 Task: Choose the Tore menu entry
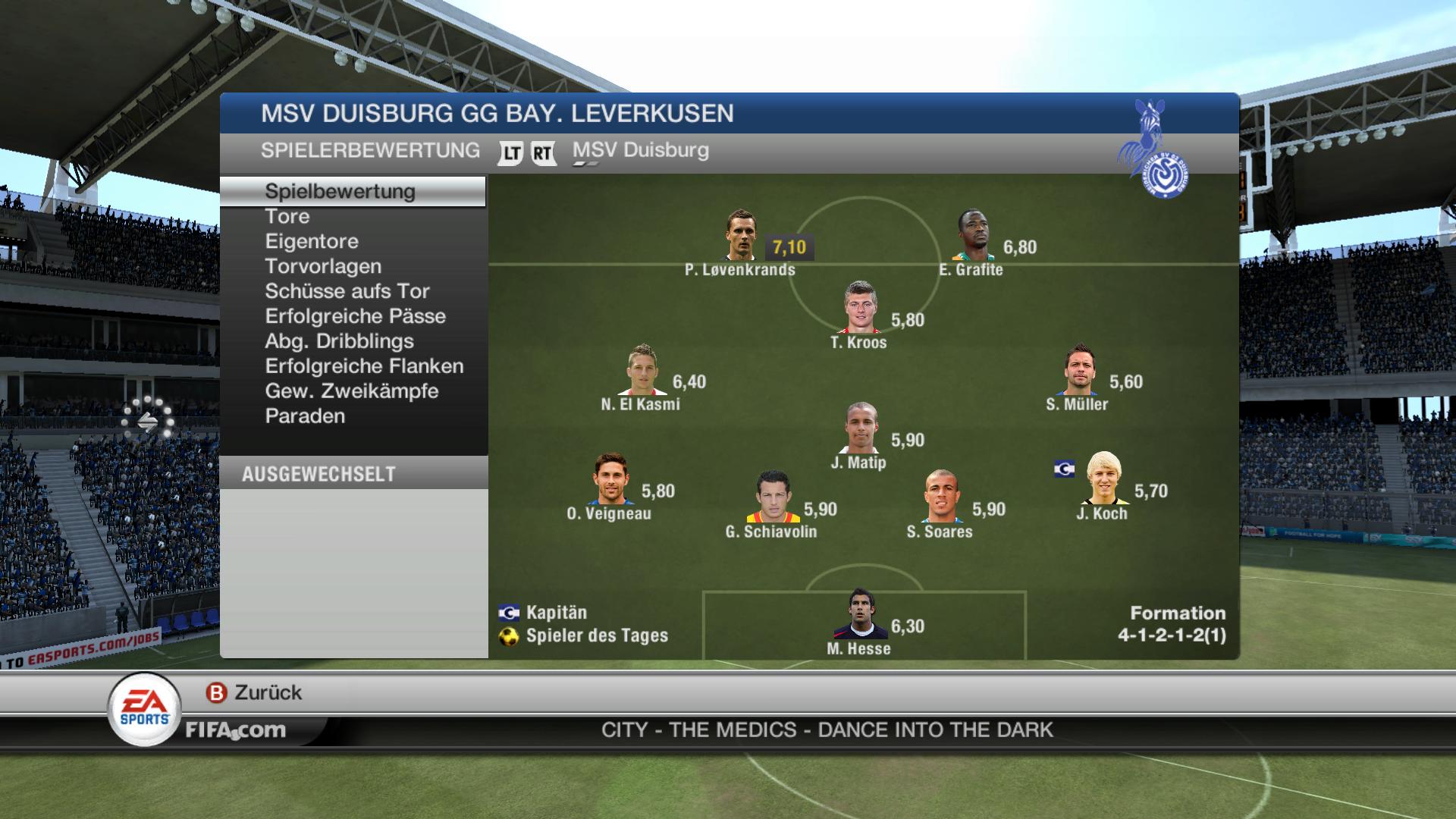[287, 217]
